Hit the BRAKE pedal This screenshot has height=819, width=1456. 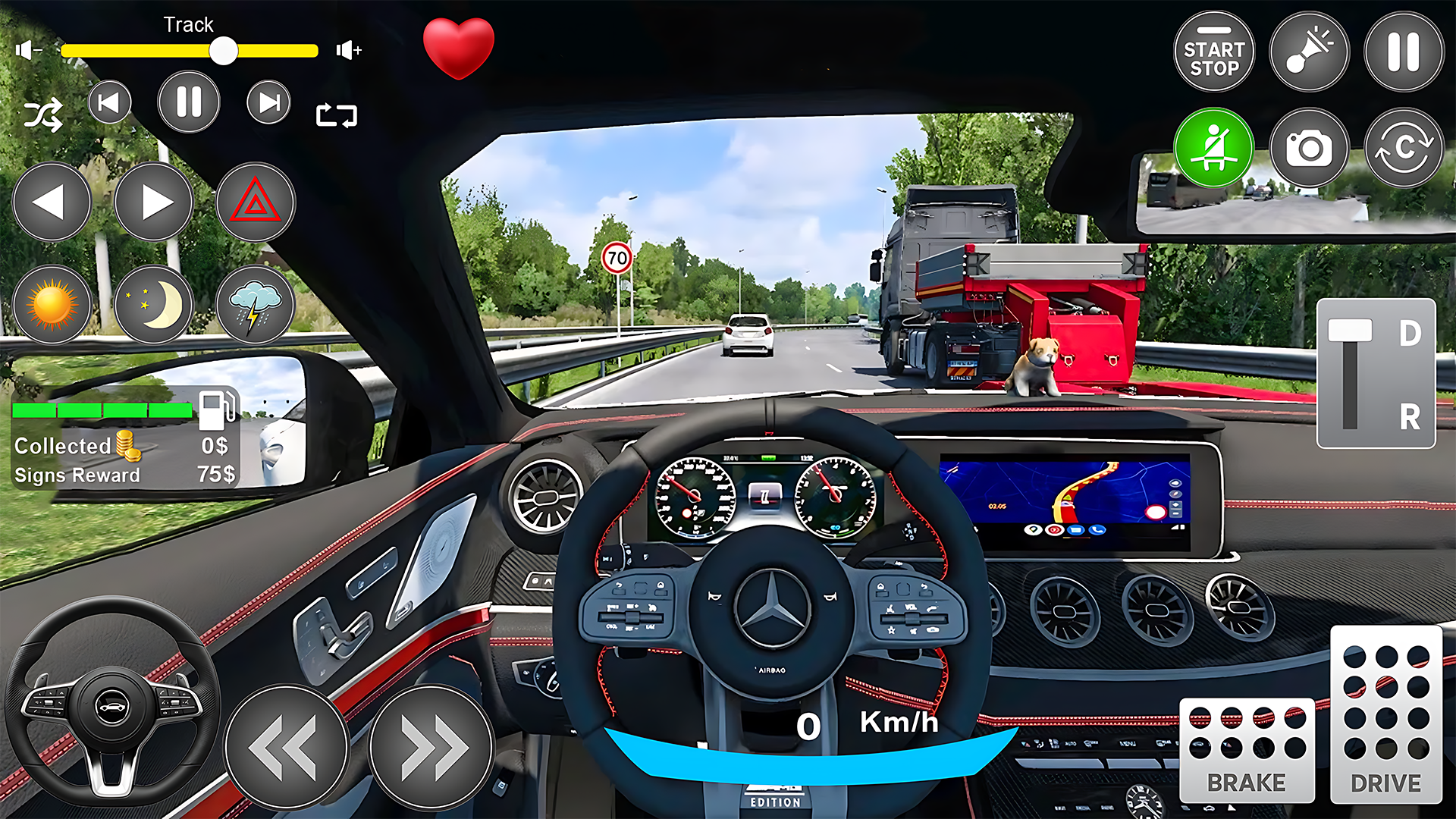click(1247, 750)
